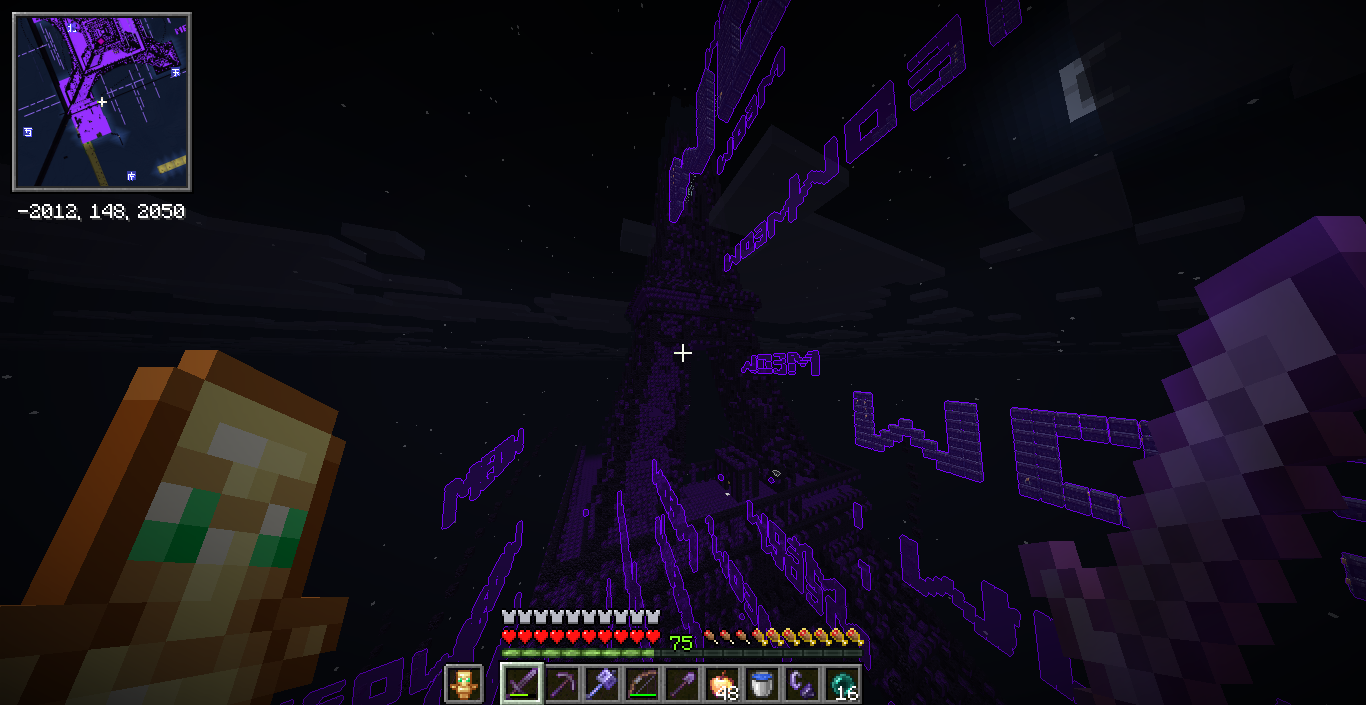The height and width of the screenshot is (705, 1366).
Task: Select the netherite sword hotbar slot
Action: coord(522,684)
